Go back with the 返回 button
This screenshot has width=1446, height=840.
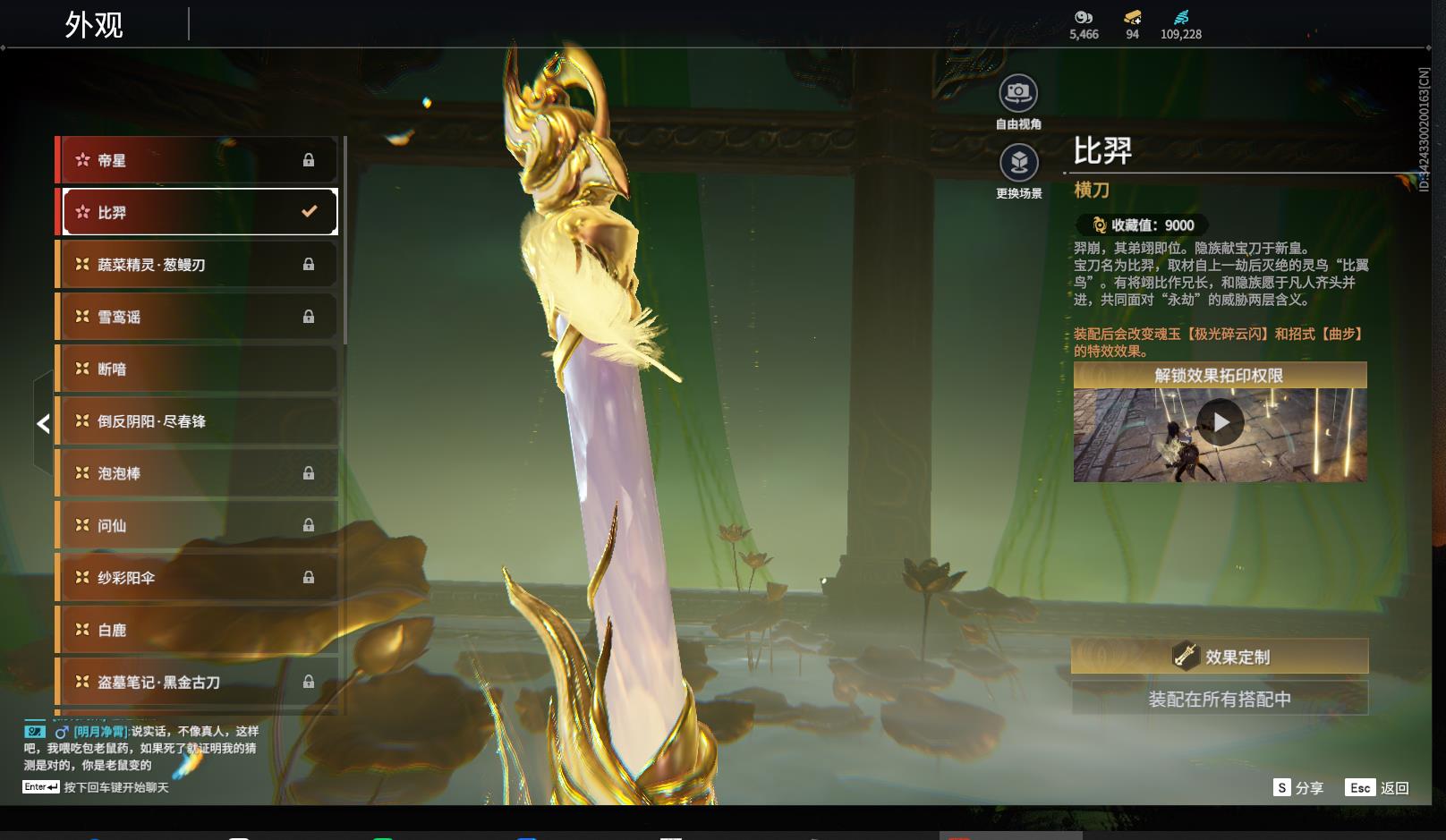point(1378,788)
